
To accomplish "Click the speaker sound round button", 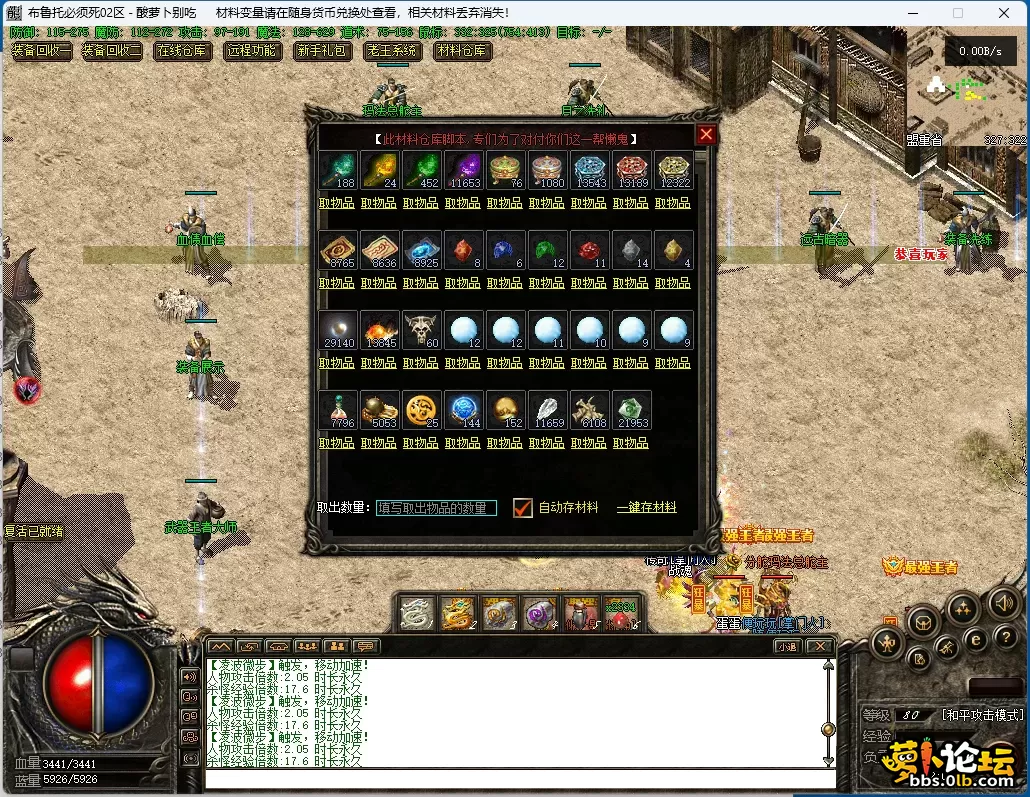I will [x=1003, y=603].
